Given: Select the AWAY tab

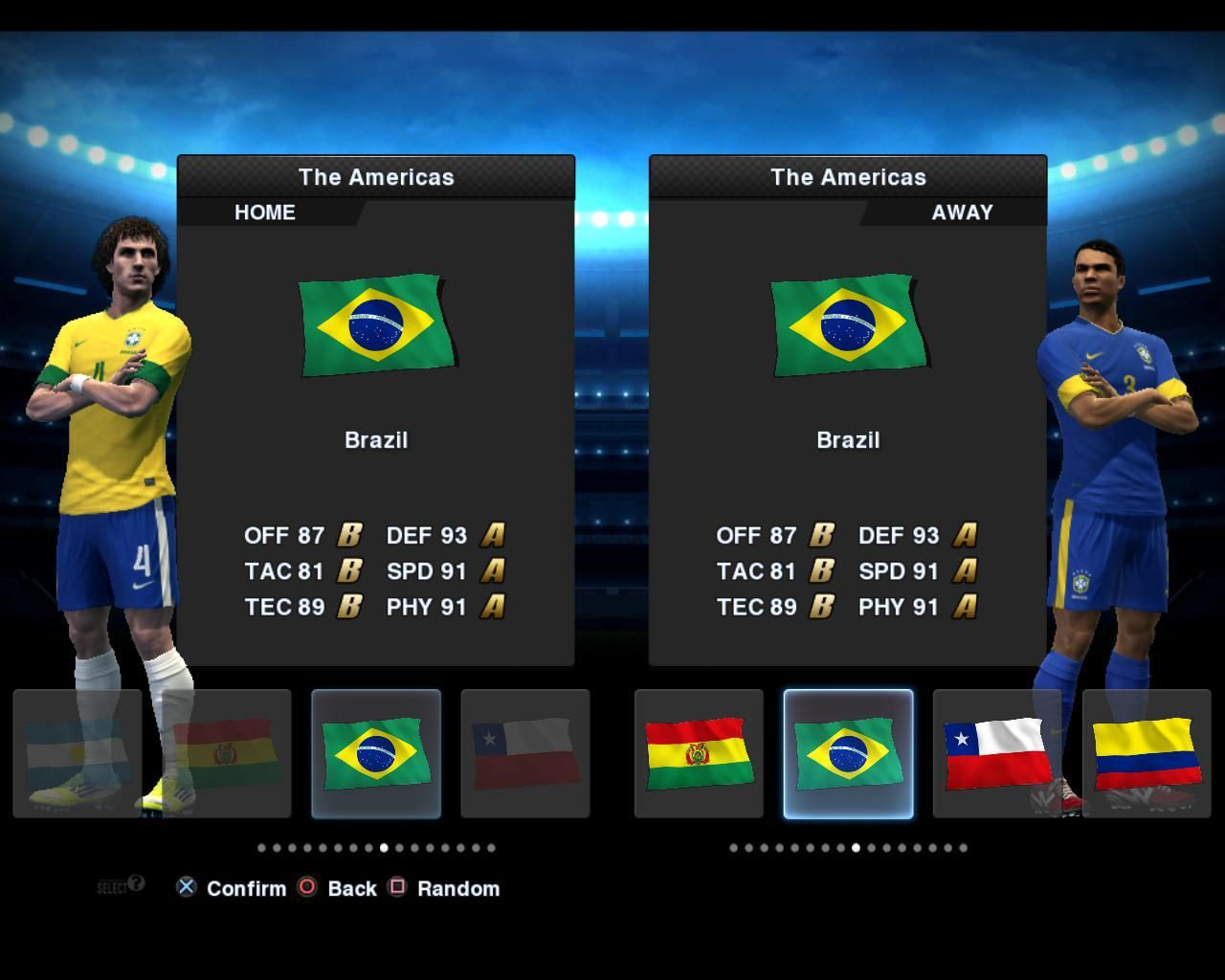Looking at the screenshot, I should click(961, 212).
